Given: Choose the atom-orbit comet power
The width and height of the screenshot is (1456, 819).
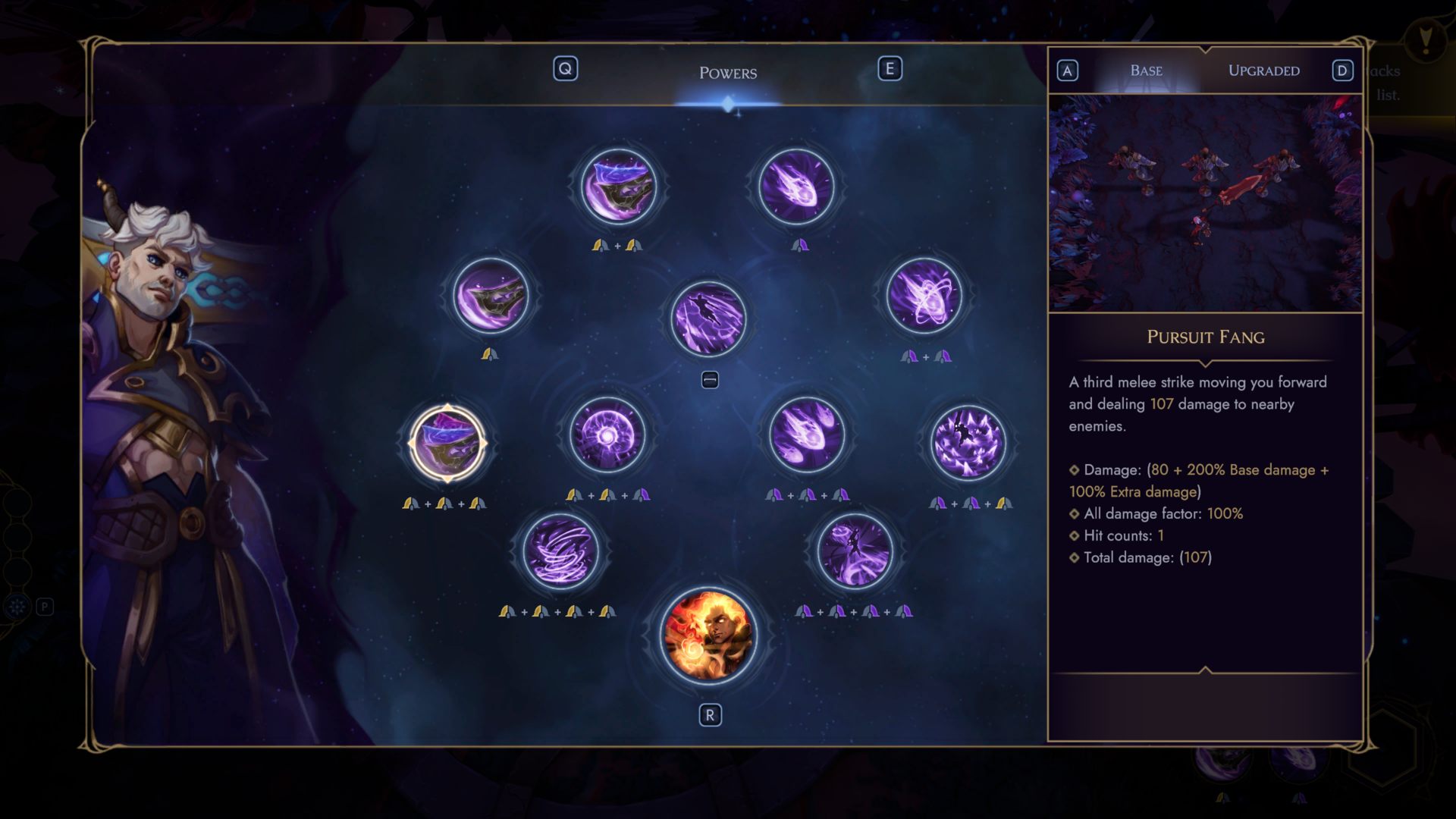Looking at the screenshot, I should [x=924, y=296].
